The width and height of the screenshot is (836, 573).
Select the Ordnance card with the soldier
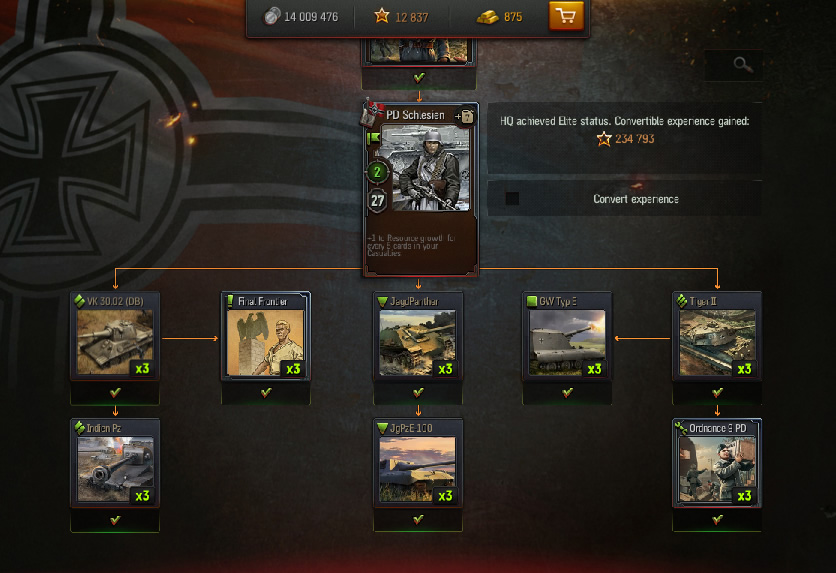click(717, 463)
